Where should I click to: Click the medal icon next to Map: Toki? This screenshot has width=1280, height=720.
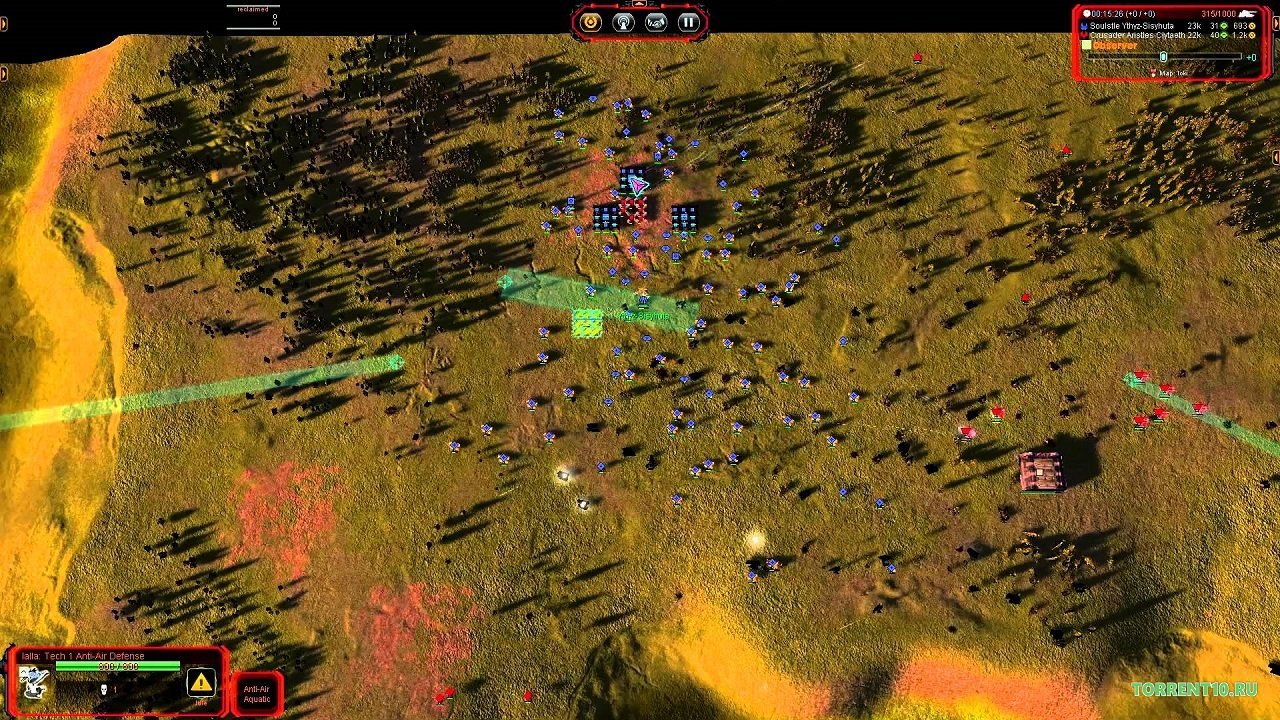1154,73
